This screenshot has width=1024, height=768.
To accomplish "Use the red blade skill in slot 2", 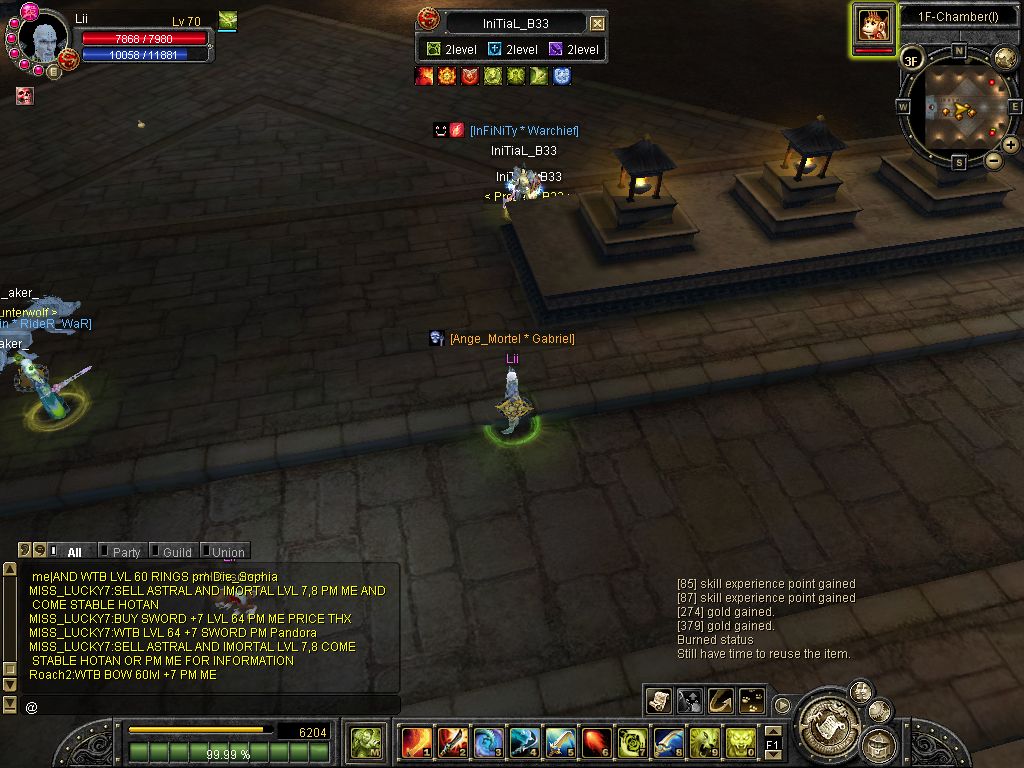I will 451,742.
